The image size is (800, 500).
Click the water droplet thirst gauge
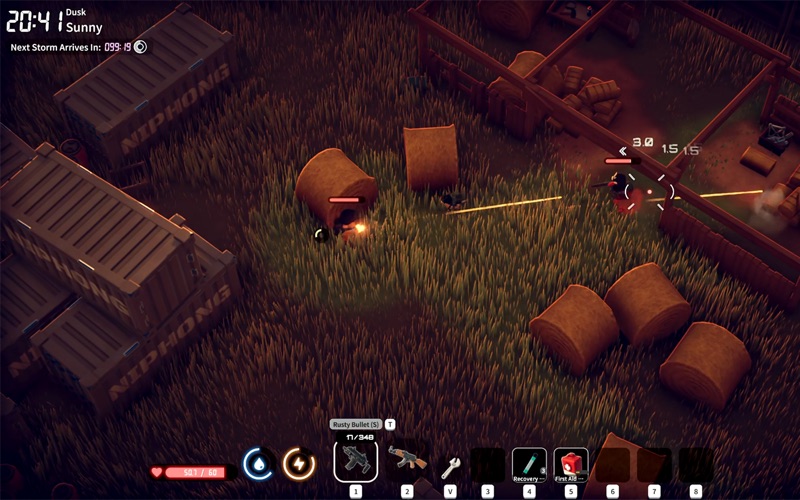(260, 464)
